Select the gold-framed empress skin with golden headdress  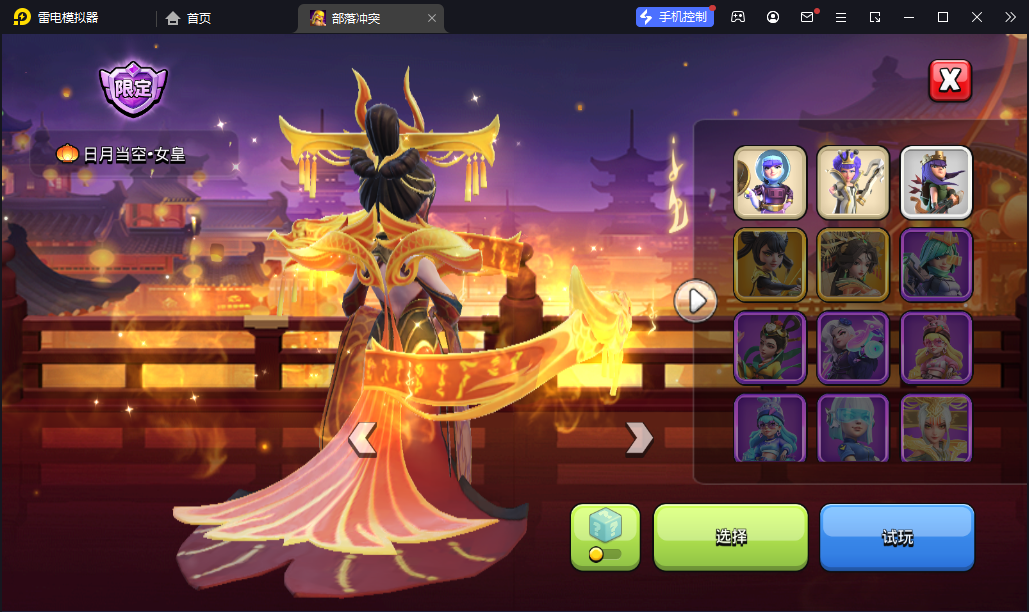point(853,264)
